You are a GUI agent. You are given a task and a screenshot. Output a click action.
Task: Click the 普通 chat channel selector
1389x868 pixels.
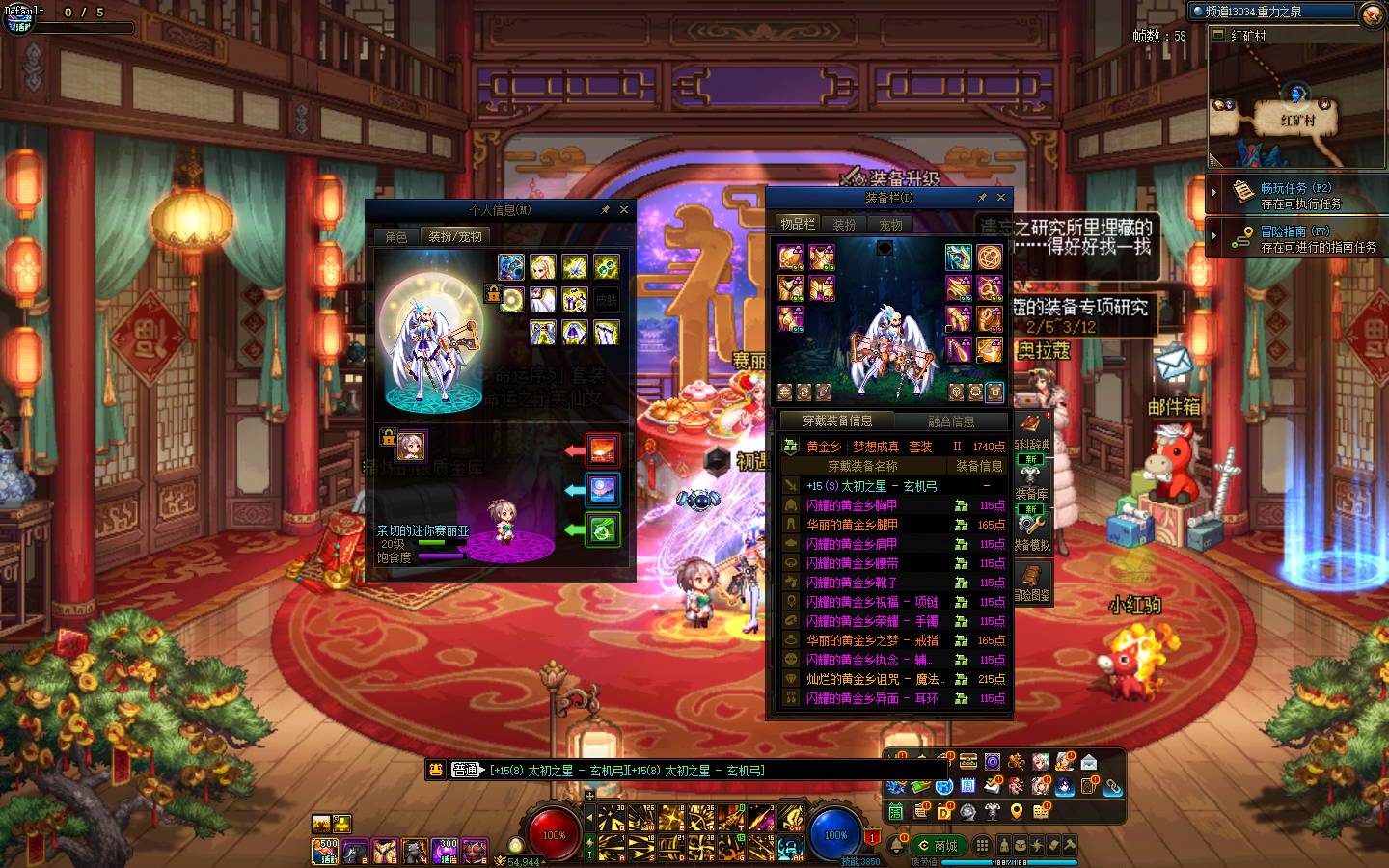click(x=465, y=770)
